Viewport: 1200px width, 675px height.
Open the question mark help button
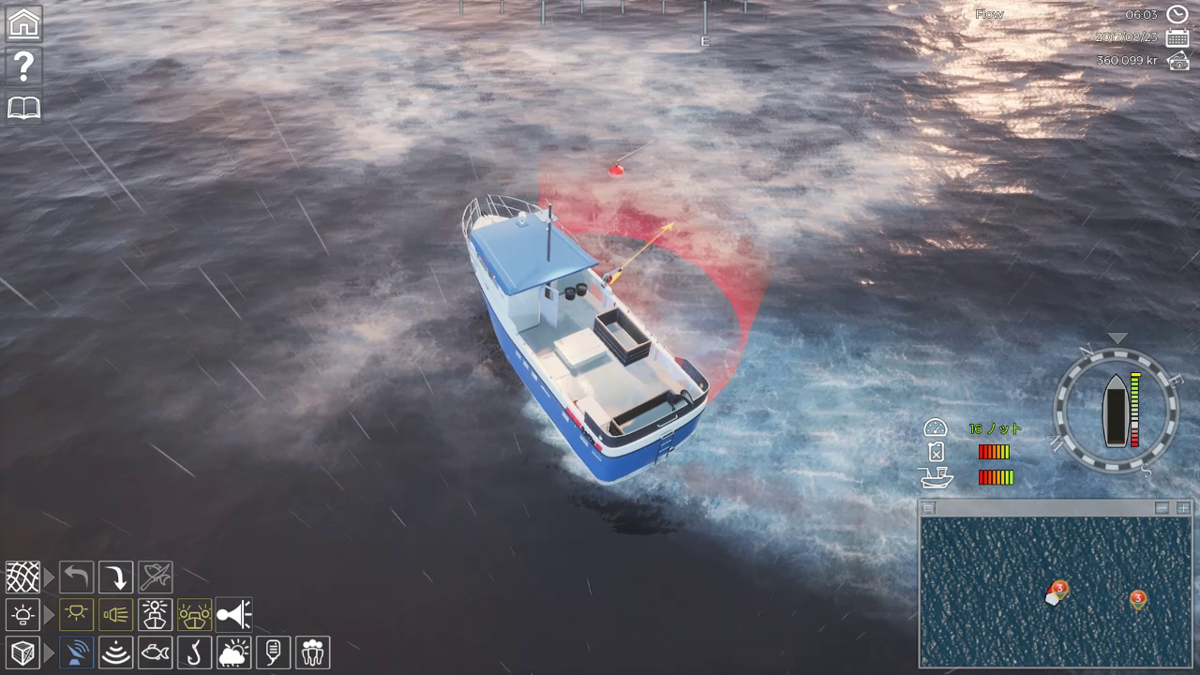pyautogui.click(x=24, y=66)
